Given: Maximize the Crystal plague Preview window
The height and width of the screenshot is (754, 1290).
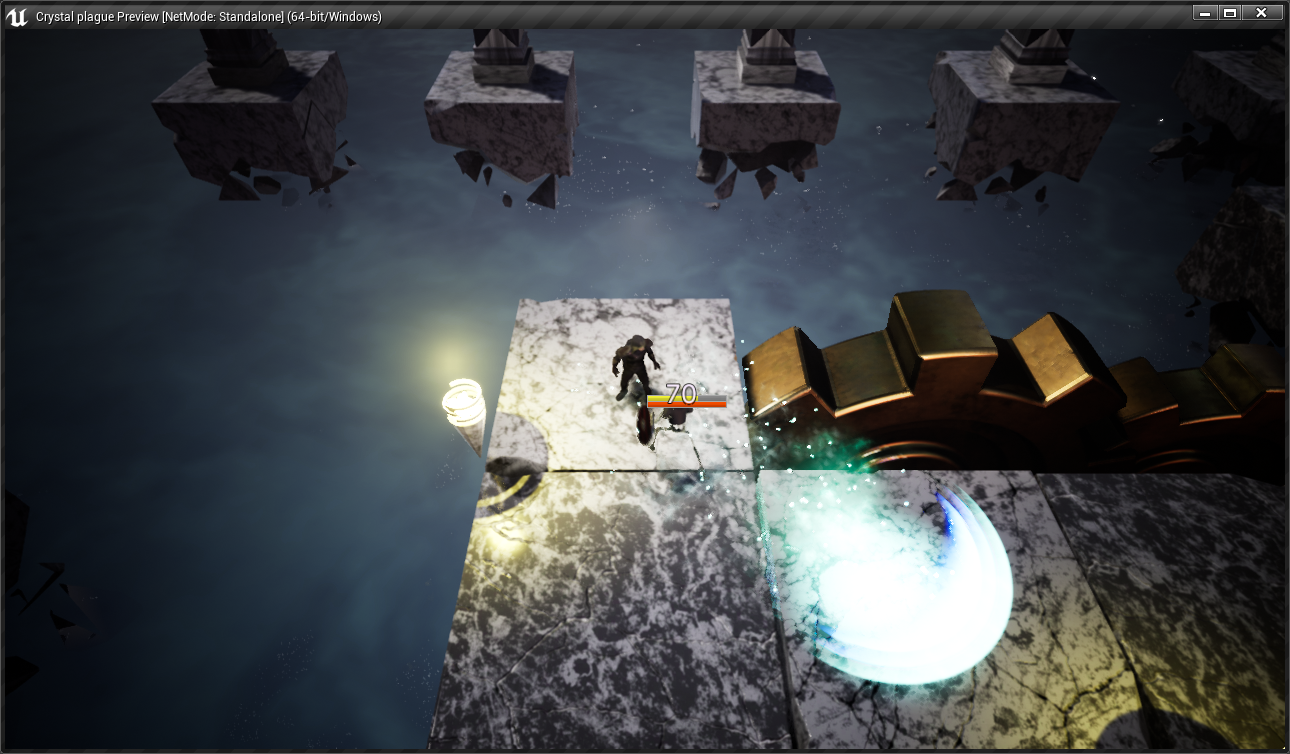Looking at the screenshot, I should click(x=1230, y=13).
